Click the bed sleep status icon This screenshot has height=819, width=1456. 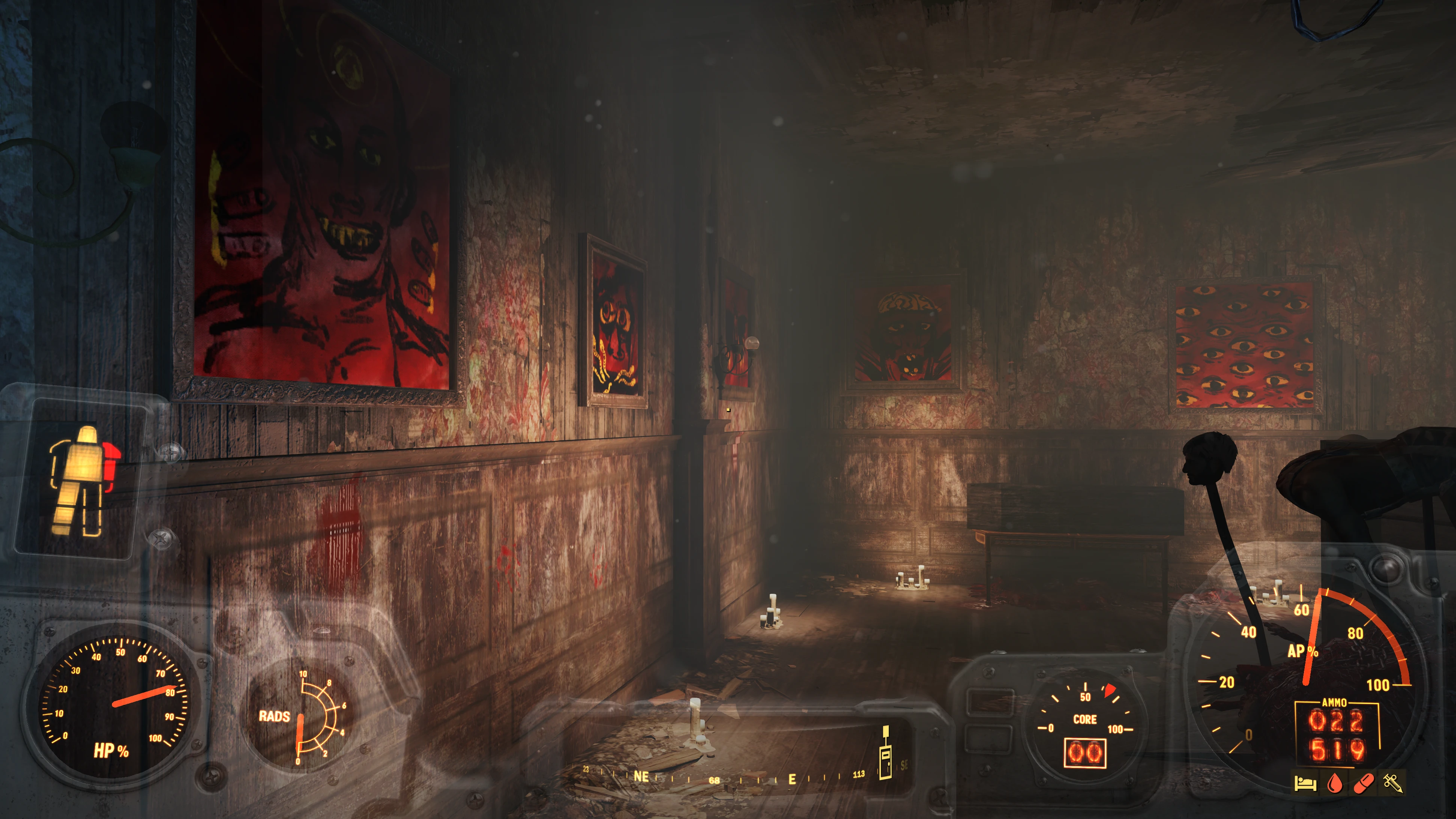pos(1306,783)
